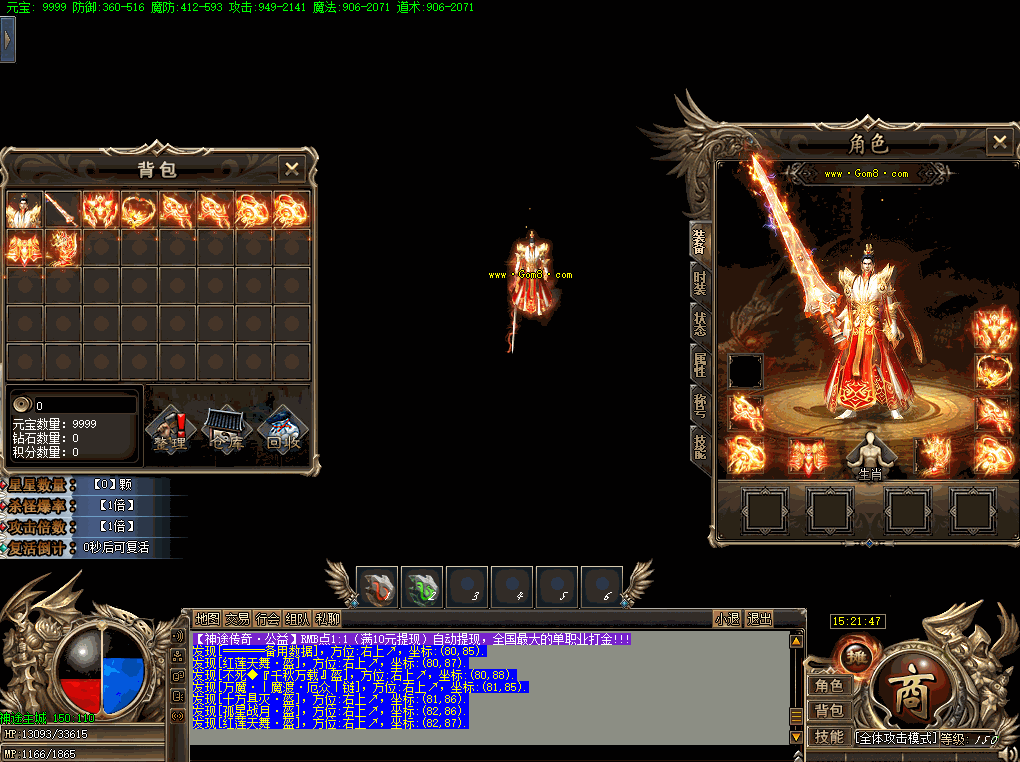Open the 行会 guild menu
The width and height of the screenshot is (1020, 762).
pos(267,619)
